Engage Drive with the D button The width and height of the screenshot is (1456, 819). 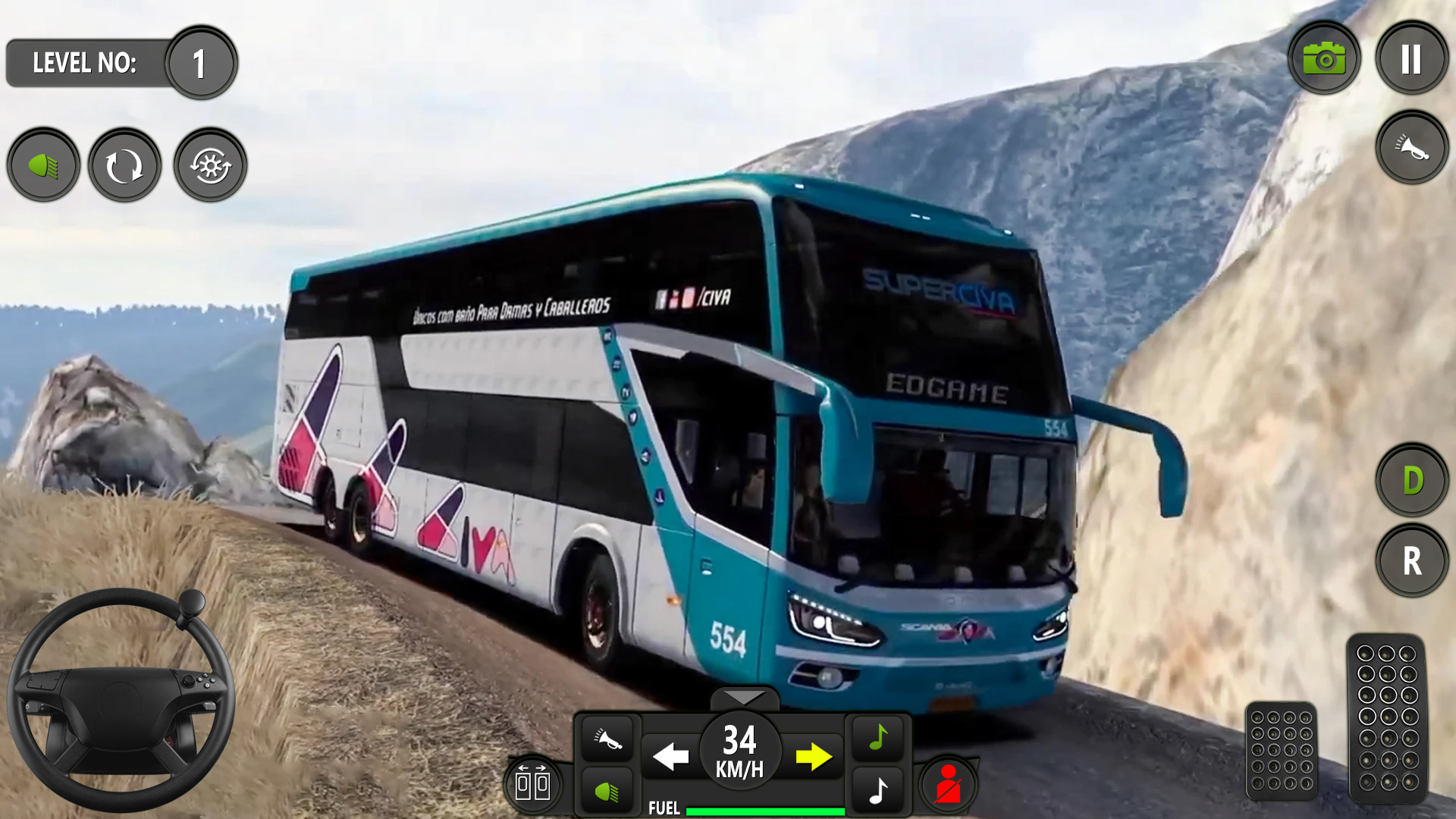(x=1412, y=480)
